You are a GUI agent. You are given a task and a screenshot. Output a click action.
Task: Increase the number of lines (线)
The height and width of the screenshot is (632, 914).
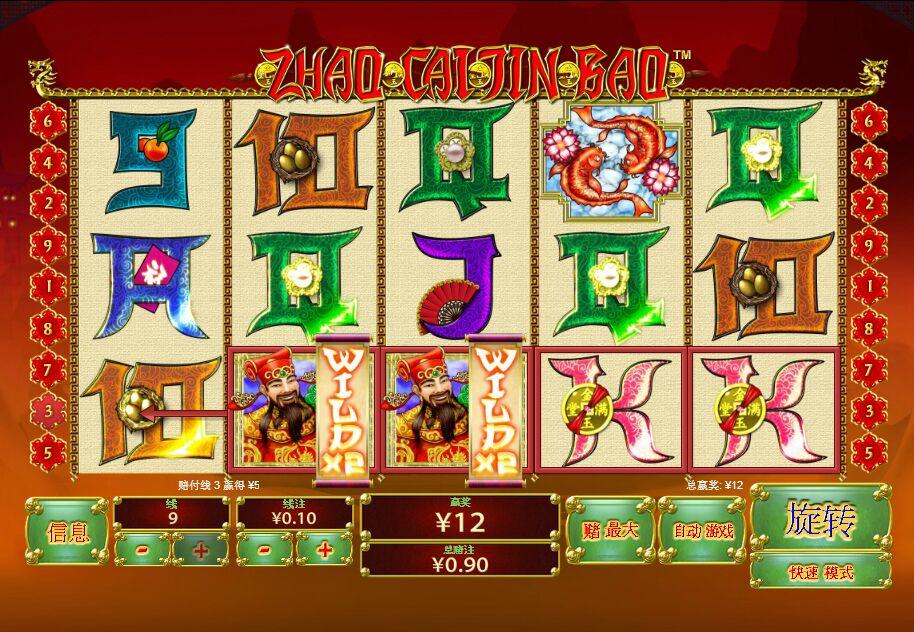pyautogui.click(x=201, y=549)
